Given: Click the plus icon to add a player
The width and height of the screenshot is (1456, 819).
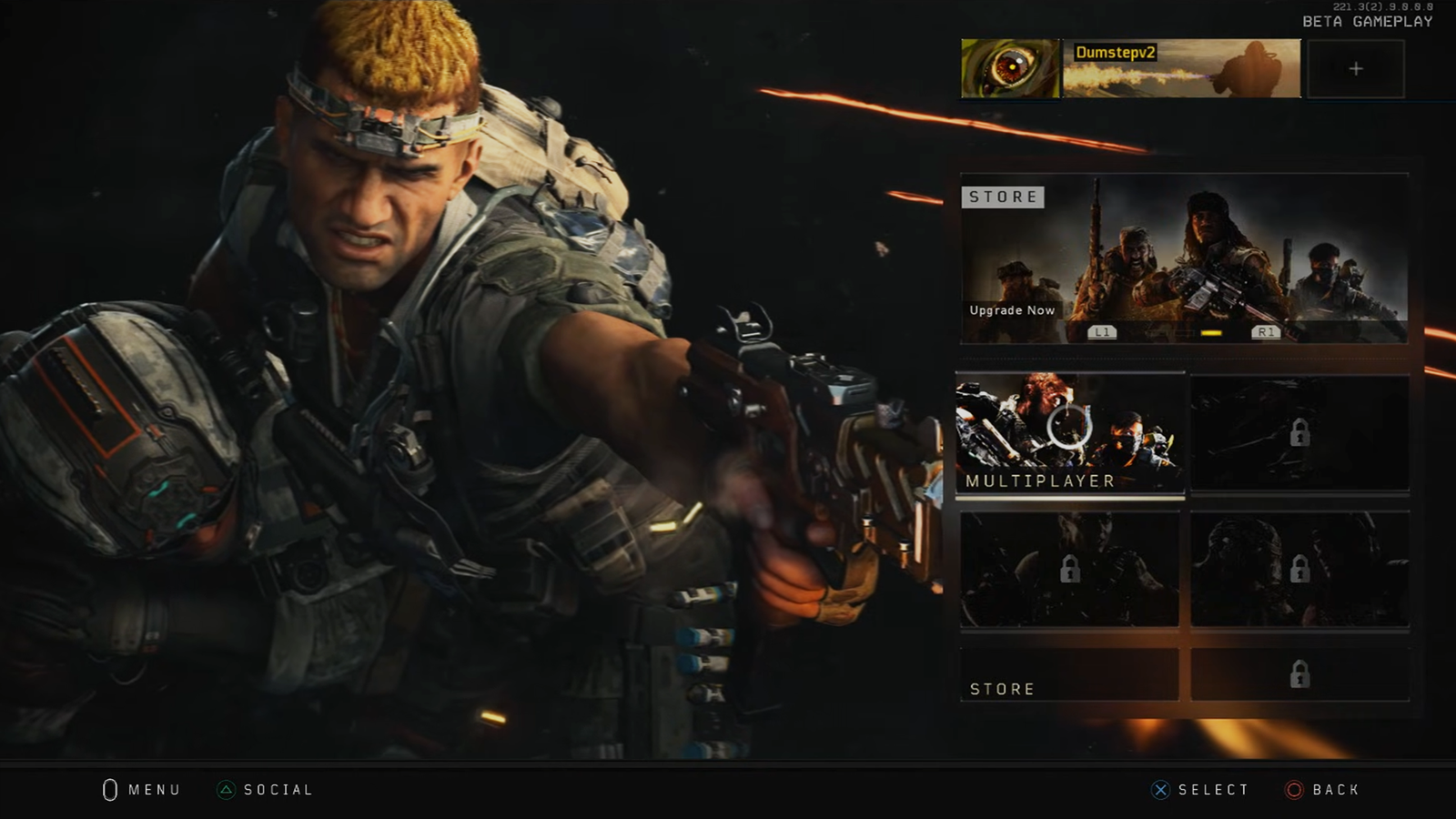Looking at the screenshot, I should [x=1355, y=67].
